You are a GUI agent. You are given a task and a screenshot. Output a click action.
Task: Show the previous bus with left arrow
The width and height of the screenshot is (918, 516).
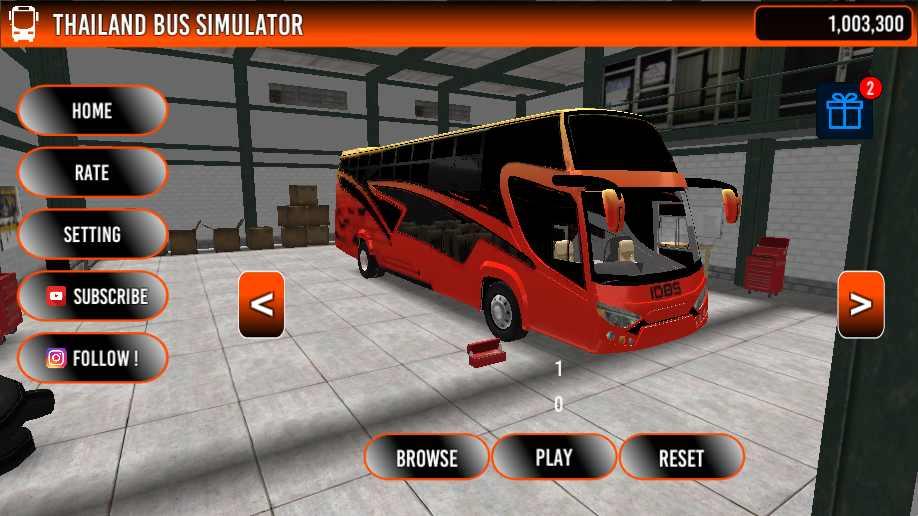click(261, 305)
